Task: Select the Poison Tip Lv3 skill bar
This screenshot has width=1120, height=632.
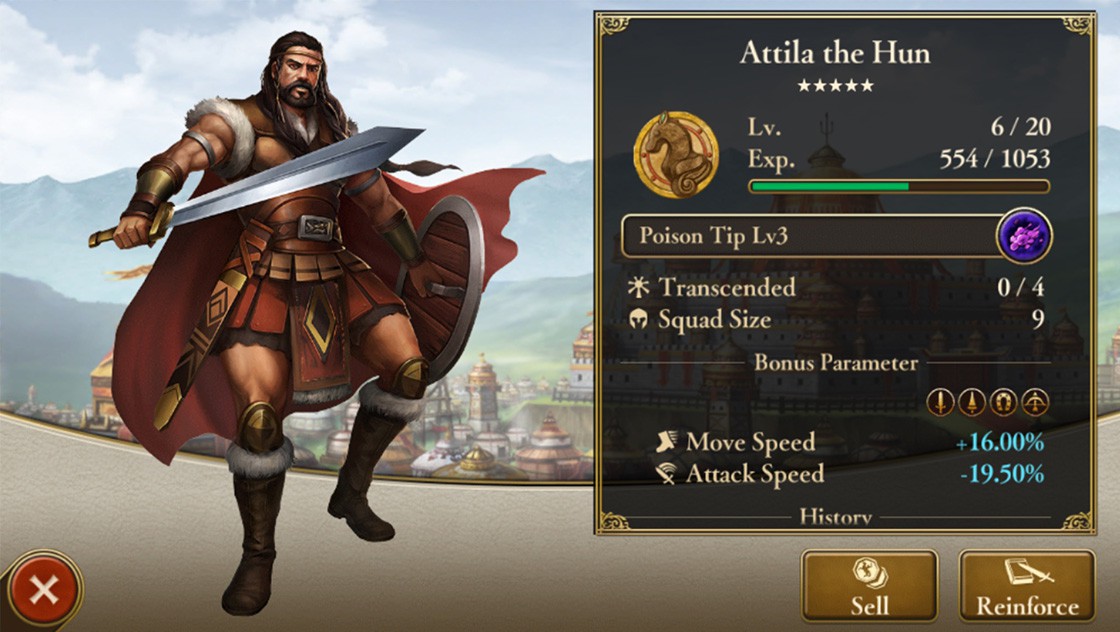Action: point(810,237)
